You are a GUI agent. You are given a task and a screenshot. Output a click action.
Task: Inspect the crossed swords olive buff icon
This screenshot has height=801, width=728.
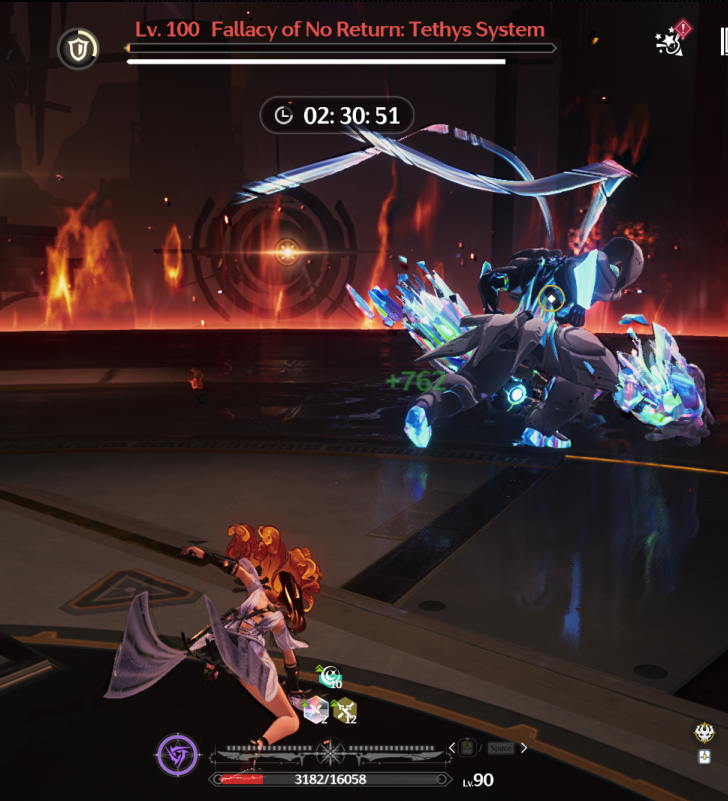(343, 711)
